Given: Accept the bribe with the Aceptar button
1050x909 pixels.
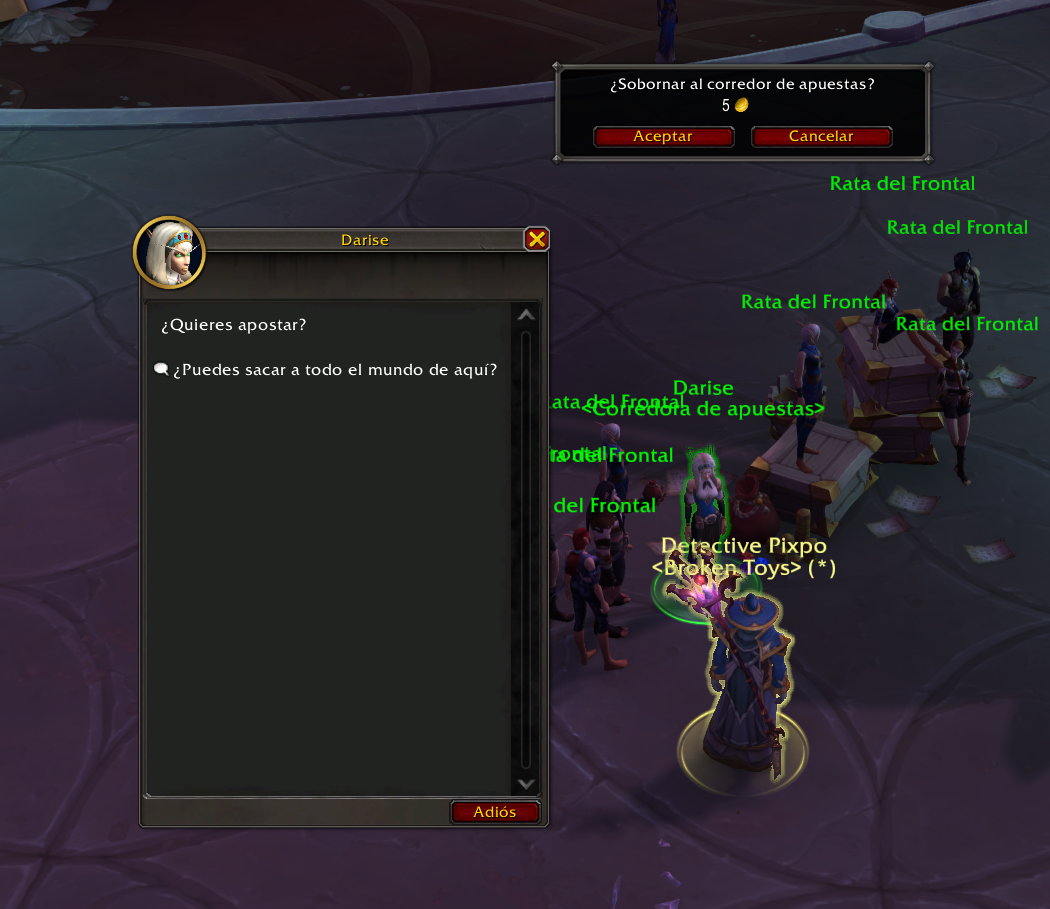Looking at the screenshot, I should (x=663, y=137).
